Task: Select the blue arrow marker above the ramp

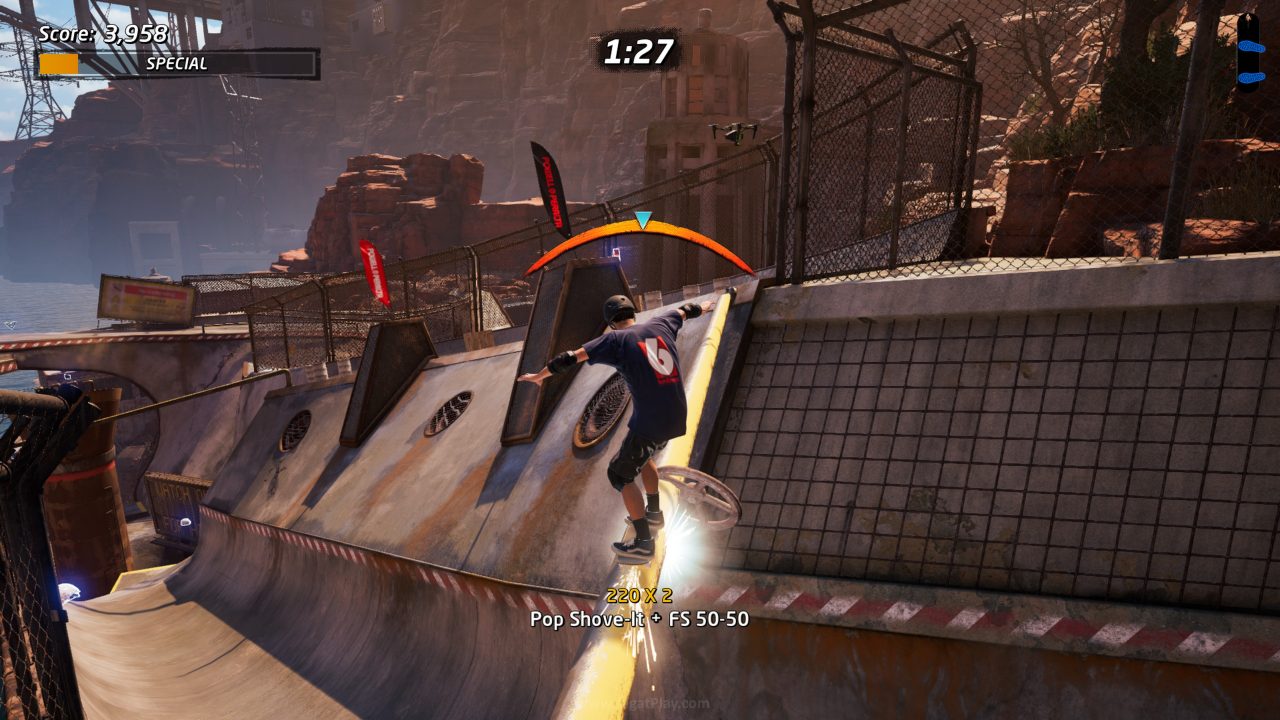Action: (x=645, y=217)
